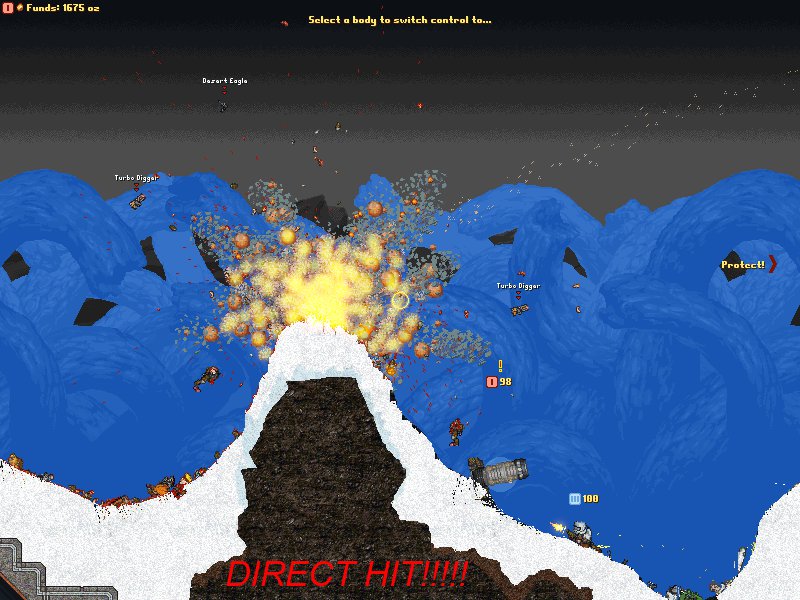Select the red soldier with 98 health
800x600 pixels.
click(457, 431)
